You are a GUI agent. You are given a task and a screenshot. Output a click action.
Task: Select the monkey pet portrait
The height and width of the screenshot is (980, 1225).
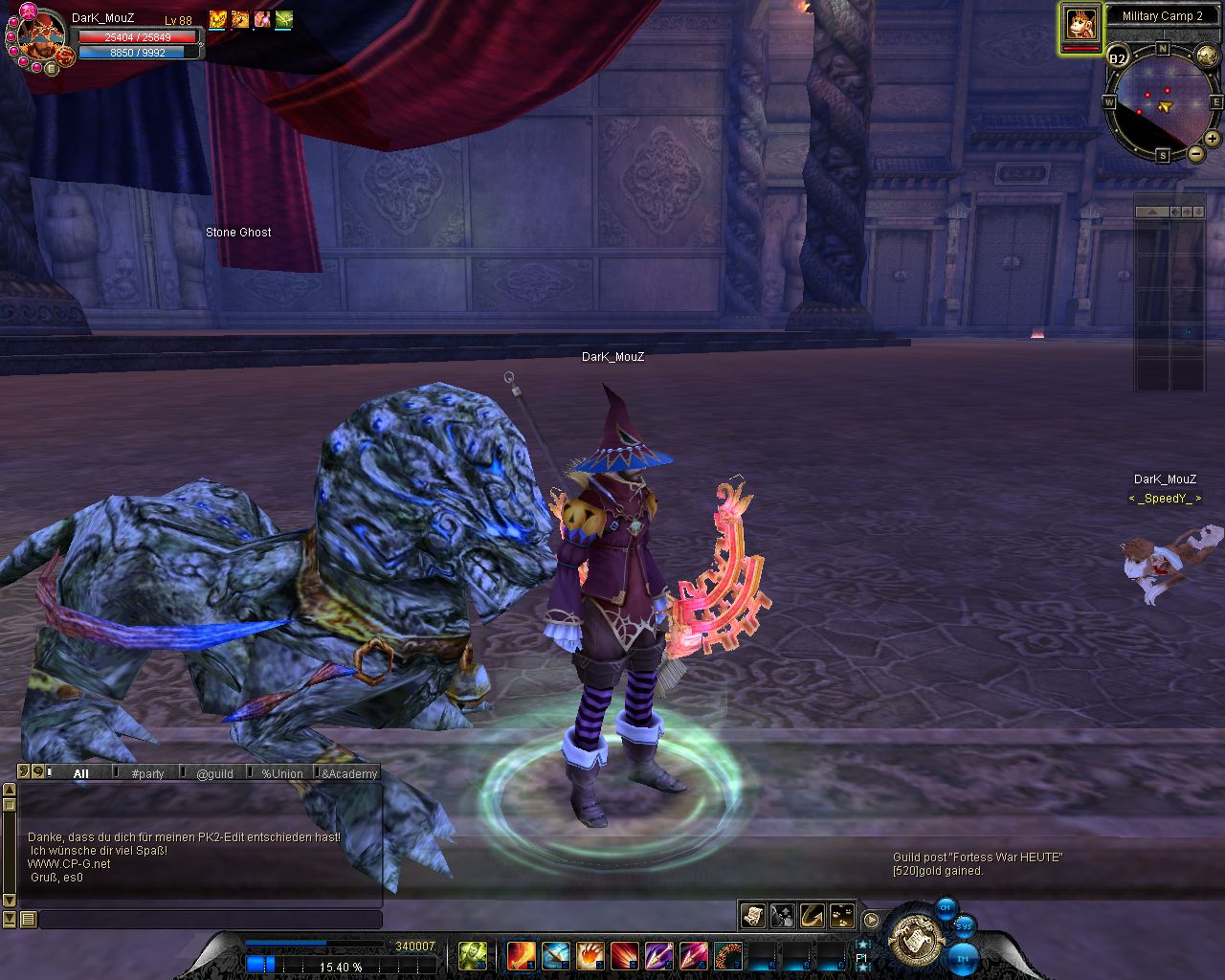pyautogui.click(x=1081, y=24)
